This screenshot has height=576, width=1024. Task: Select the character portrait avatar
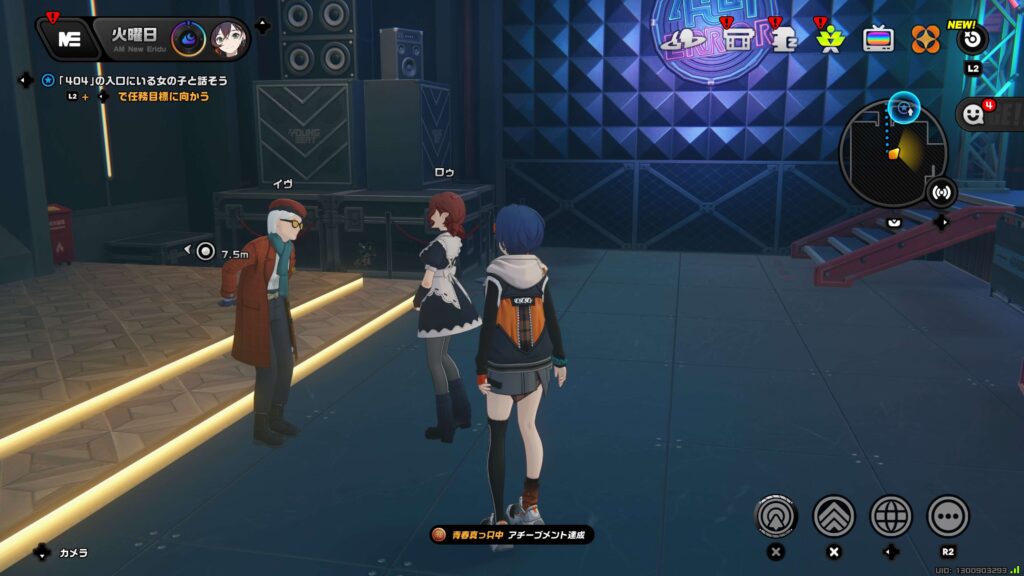click(227, 39)
